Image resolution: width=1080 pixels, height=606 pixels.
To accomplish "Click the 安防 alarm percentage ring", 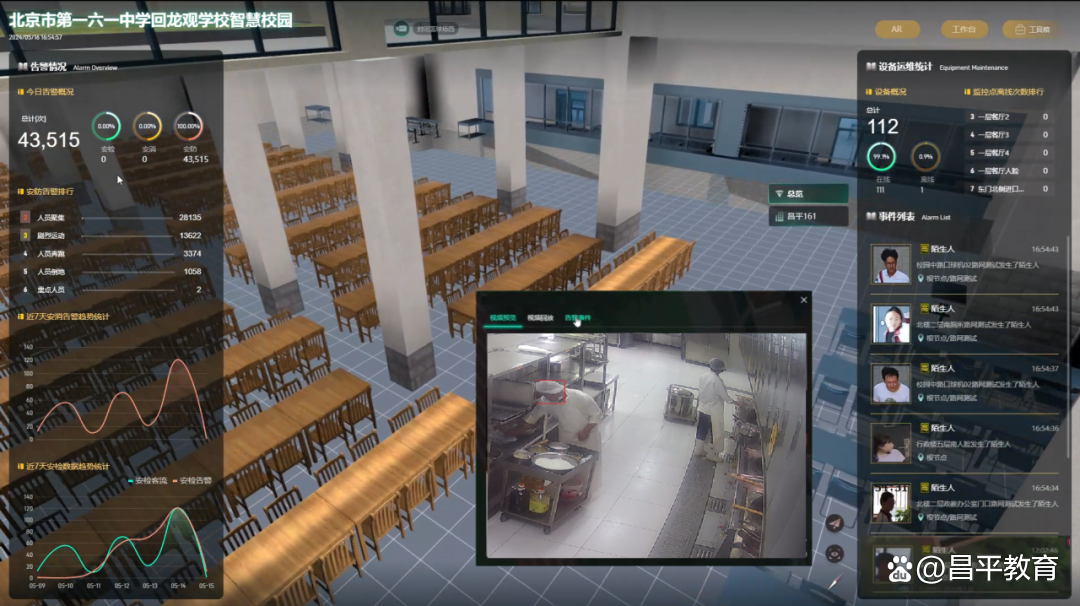I will [x=188, y=126].
